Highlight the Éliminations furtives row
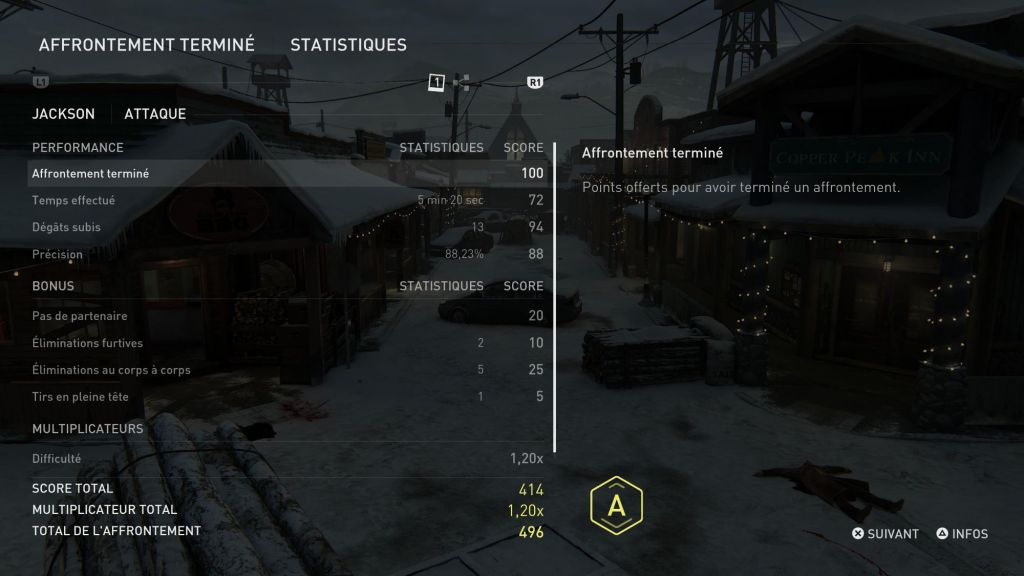The height and width of the screenshot is (576, 1024). click(x=288, y=343)
